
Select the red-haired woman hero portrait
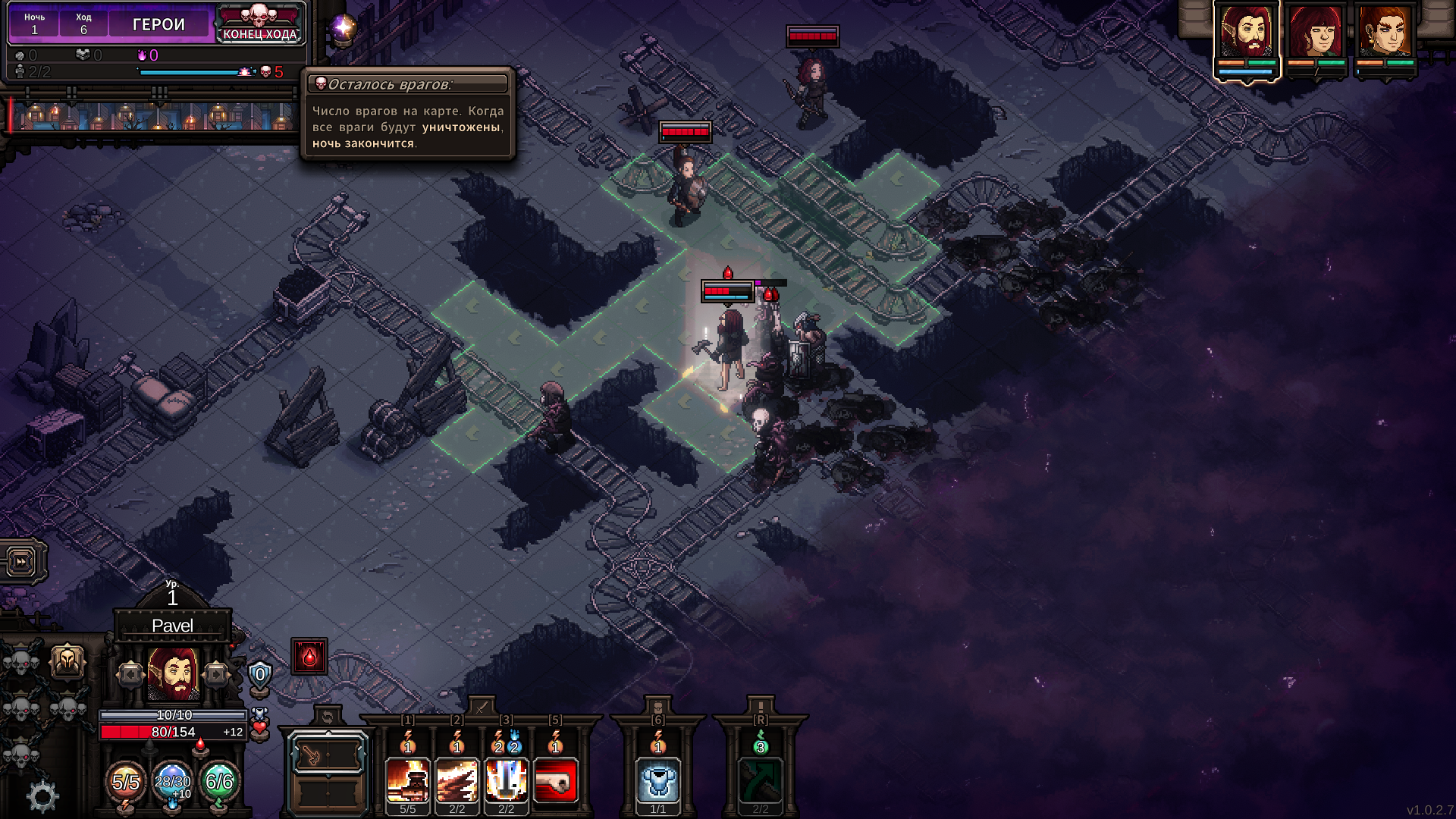pyautogui.click(x=1316, y=33)
